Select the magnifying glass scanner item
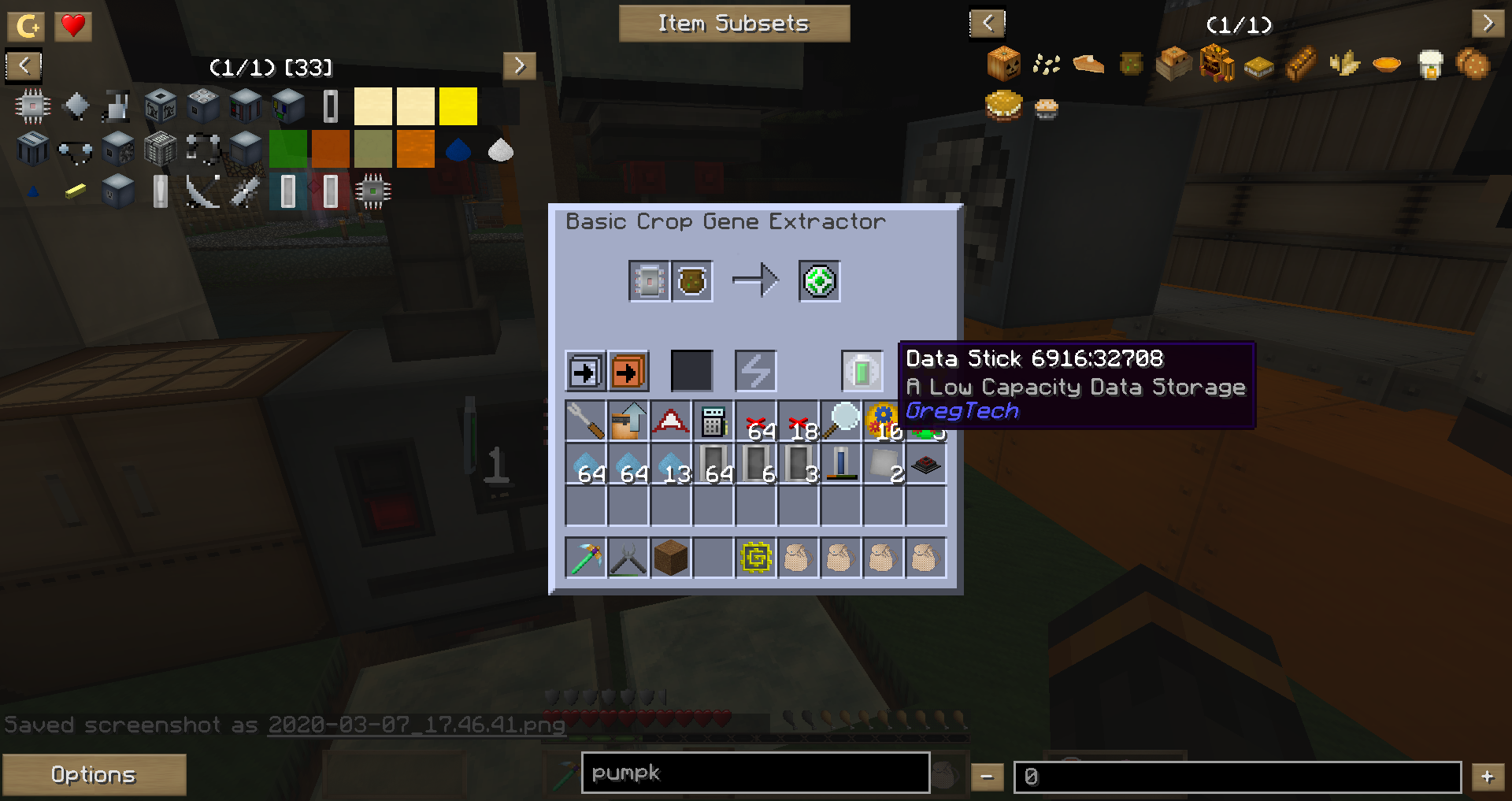This screenshot has height=801, width=1512. pyautogui.click(x=840, y=417)
